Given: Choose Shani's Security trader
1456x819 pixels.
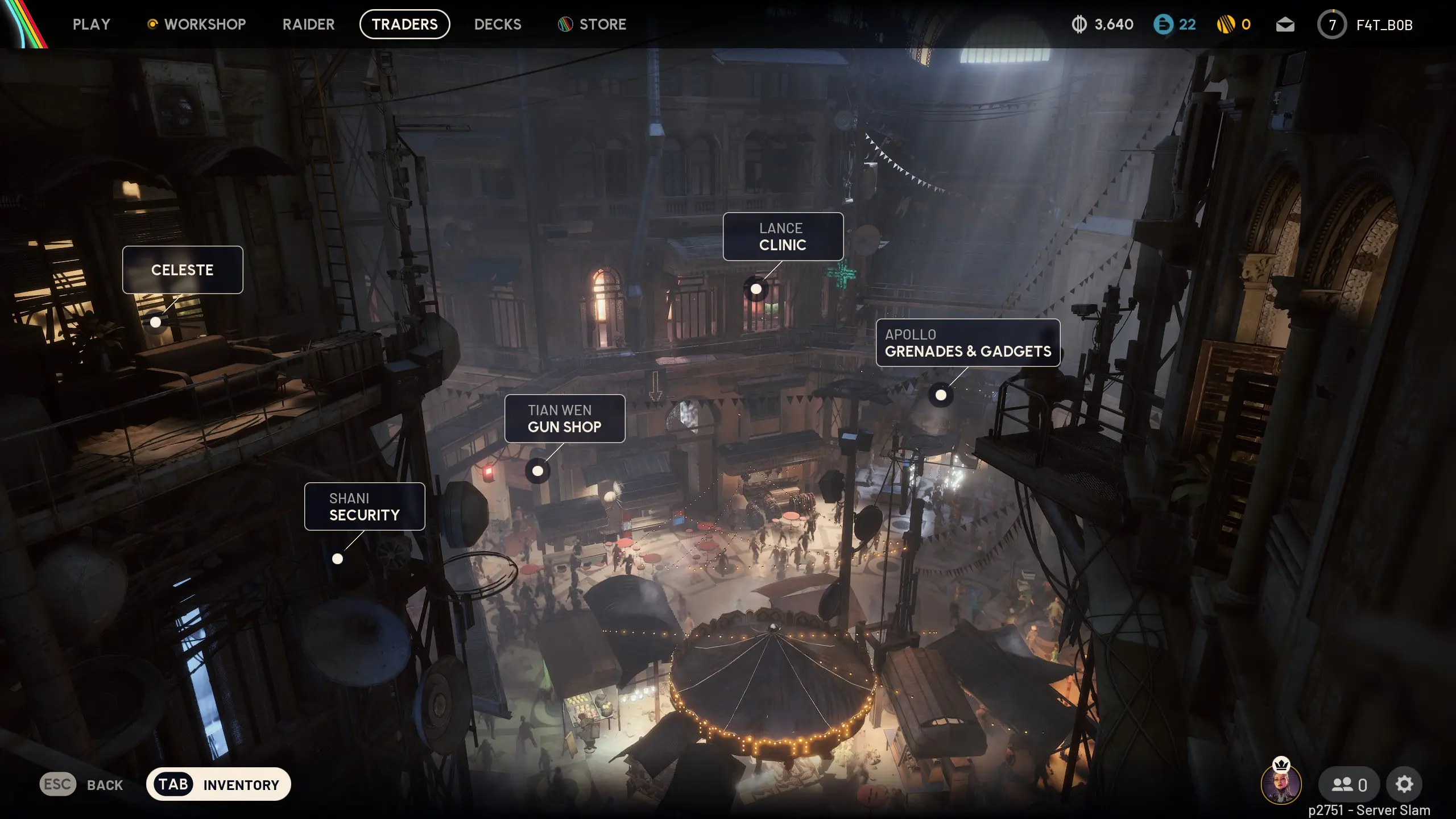Looking at the screenshot, I should (364, 507).
